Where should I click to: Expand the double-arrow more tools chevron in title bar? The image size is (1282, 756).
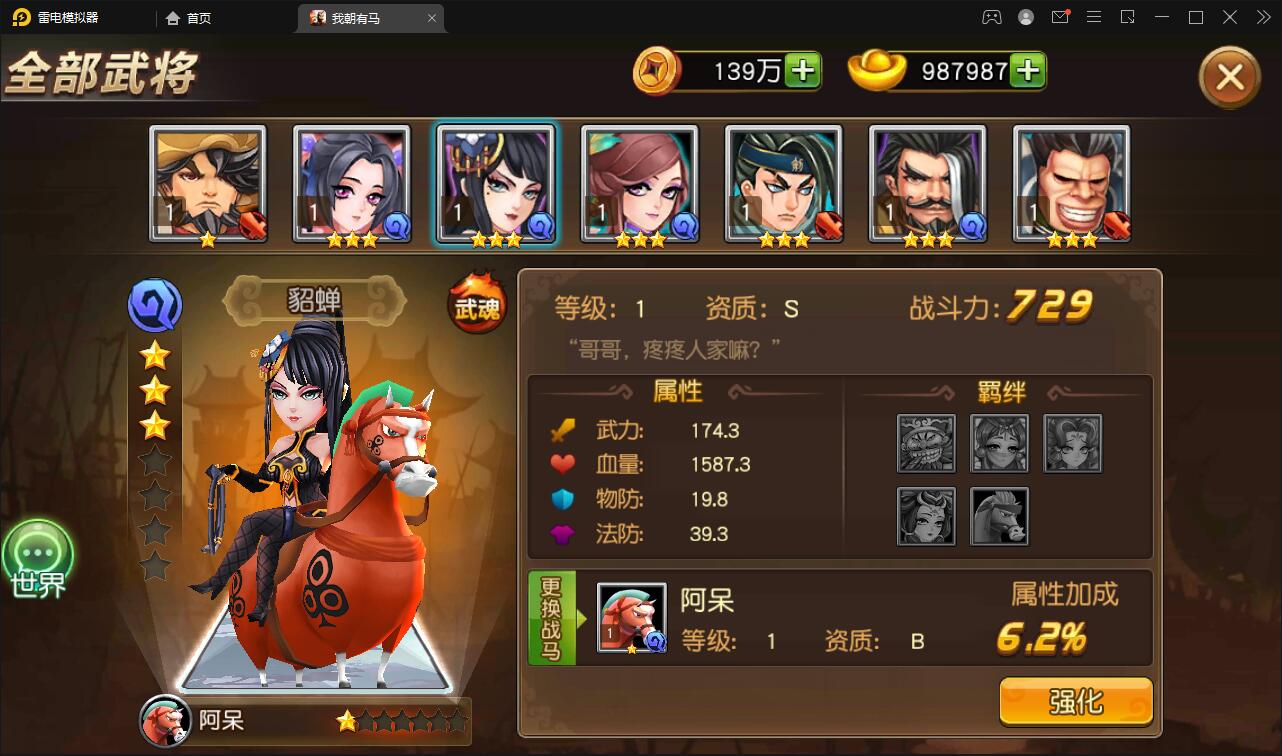point(1262,17)
